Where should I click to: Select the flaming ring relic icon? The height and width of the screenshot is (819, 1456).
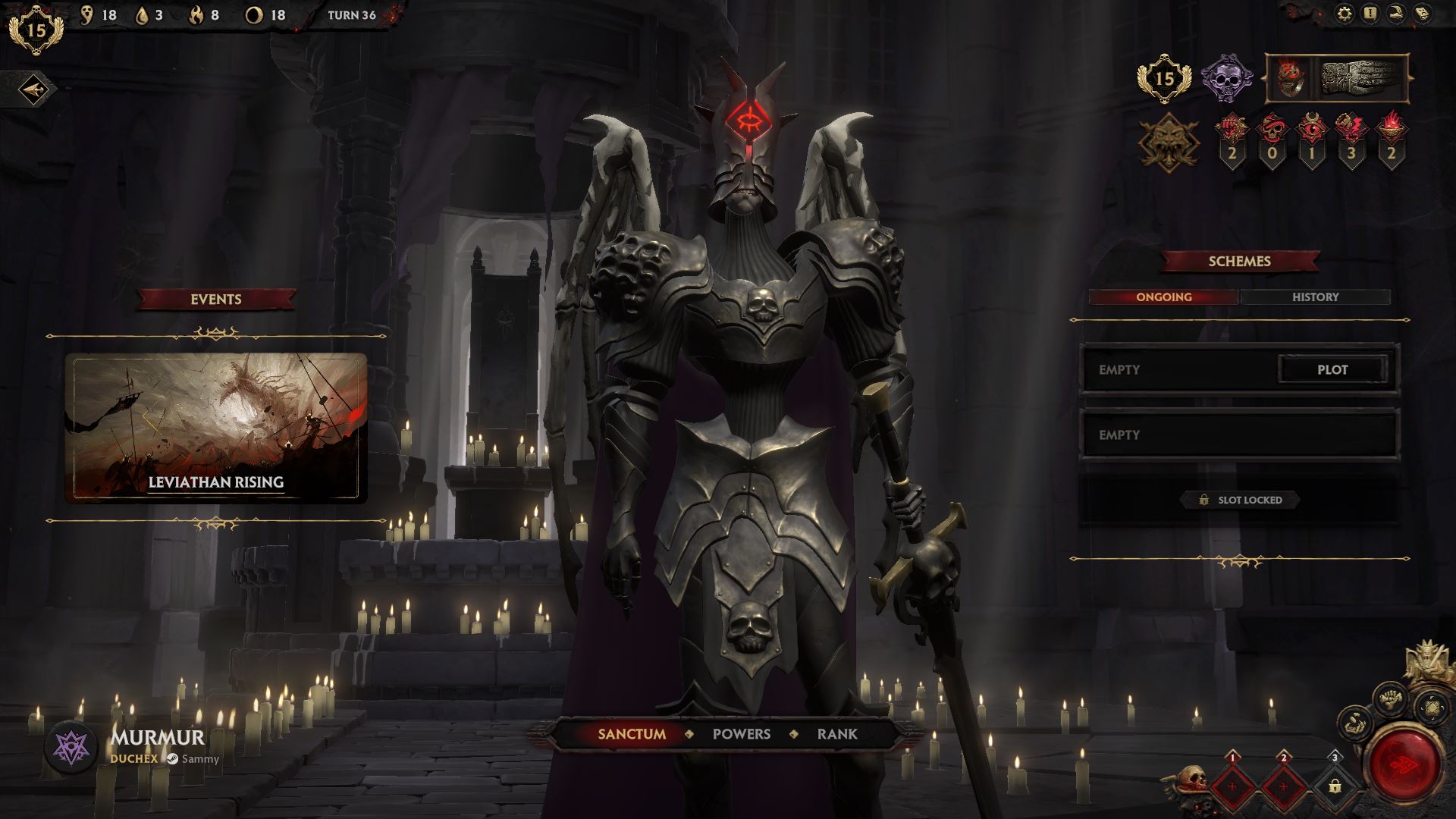tap(1289, 78)
